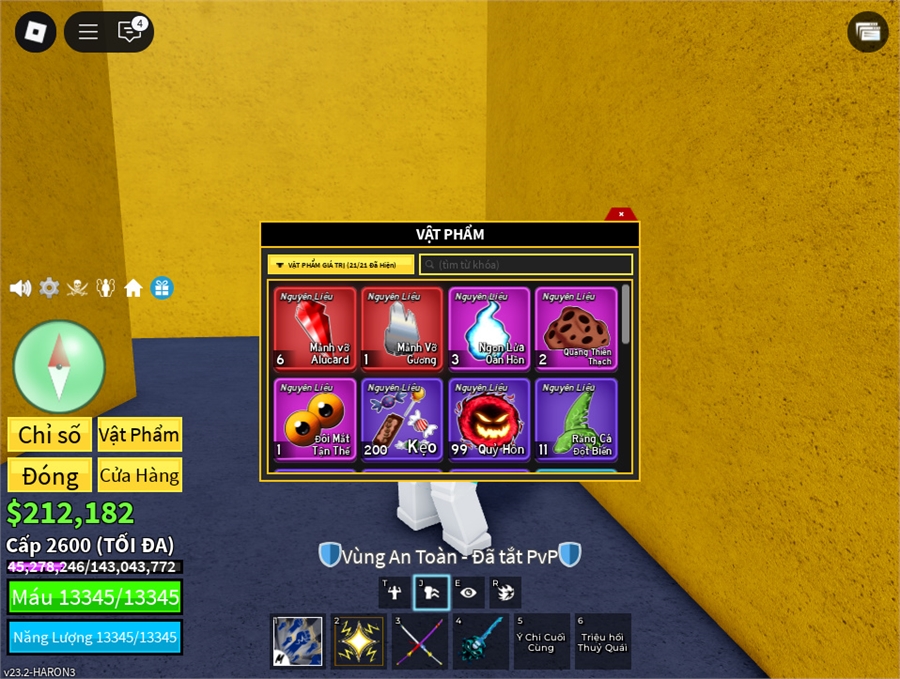Choose the Mảnh Vỡ Gương item
The height and width of the screenshot is (679, 900).
pos(401,328)
